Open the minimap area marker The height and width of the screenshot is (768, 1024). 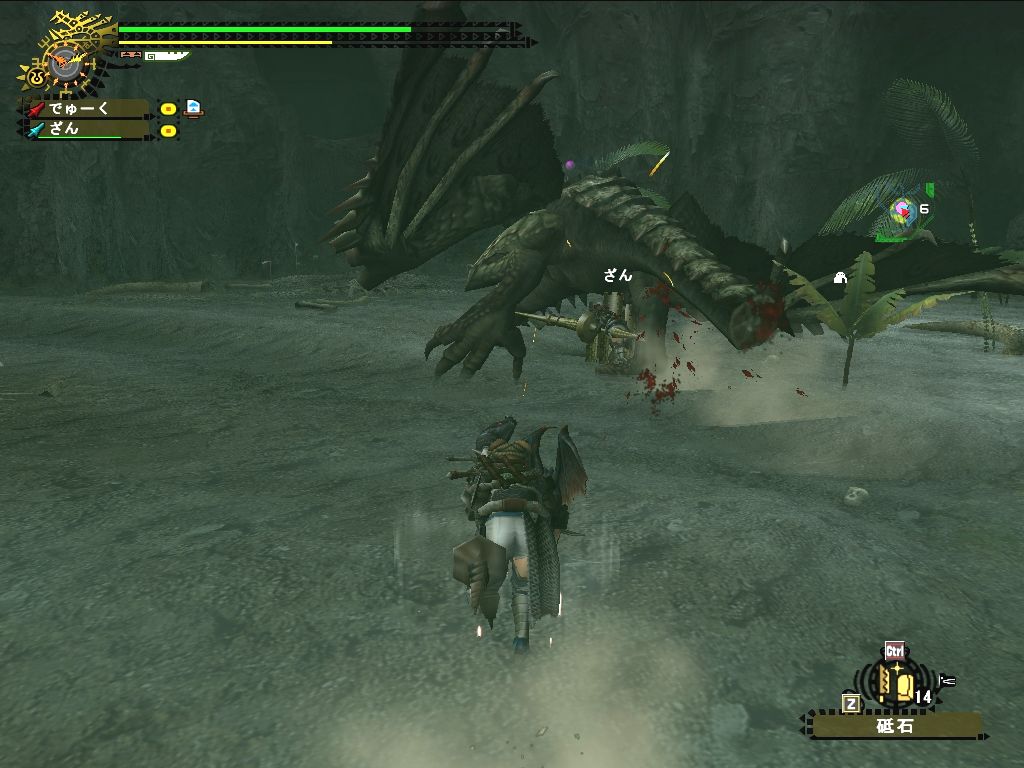(x=903, y=210)
